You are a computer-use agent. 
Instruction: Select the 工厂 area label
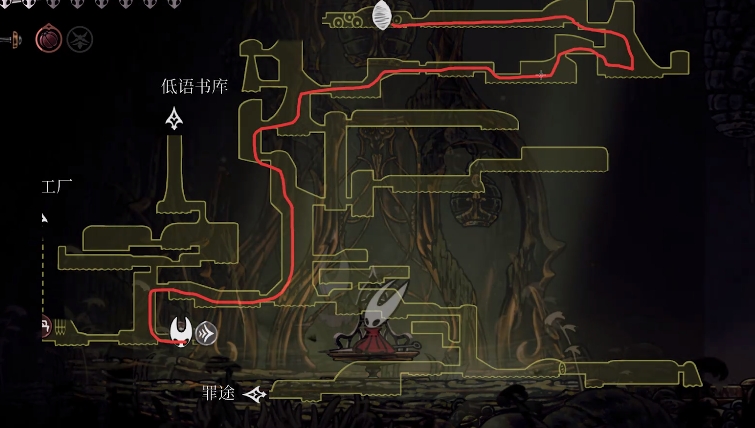[x=56, y=186]
